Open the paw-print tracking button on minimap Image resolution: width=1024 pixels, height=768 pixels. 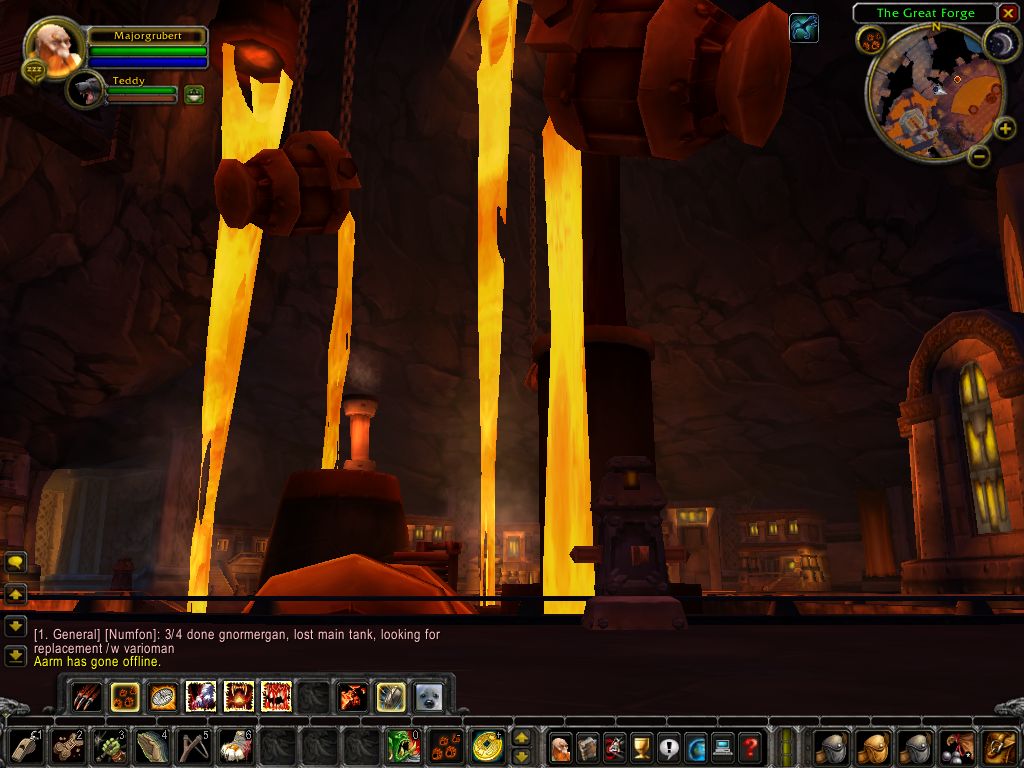pos(870,40)
